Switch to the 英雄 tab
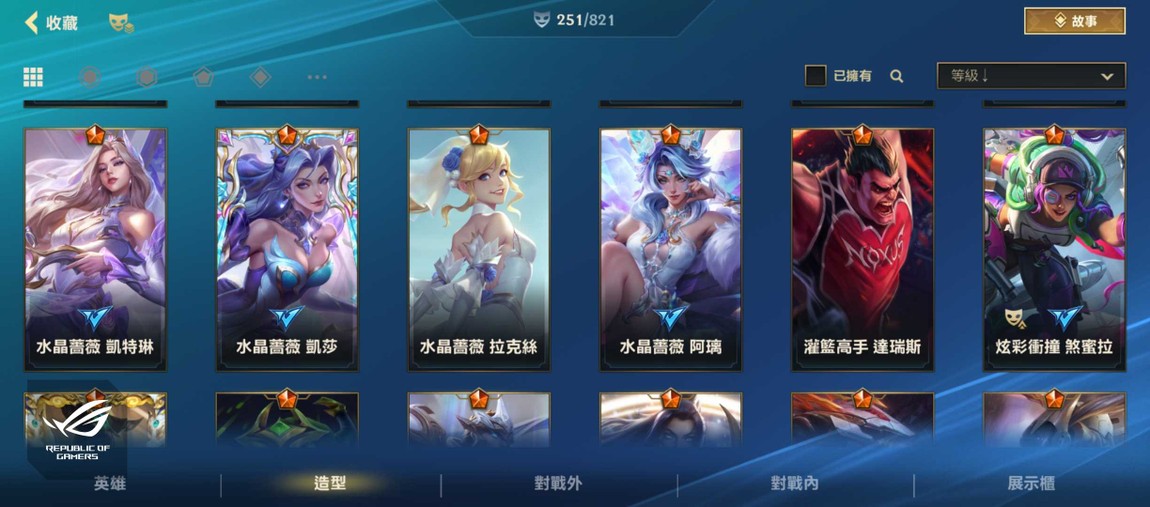Image resolution: width=1150 pixels, height=507 pixels. coord(110,484)
